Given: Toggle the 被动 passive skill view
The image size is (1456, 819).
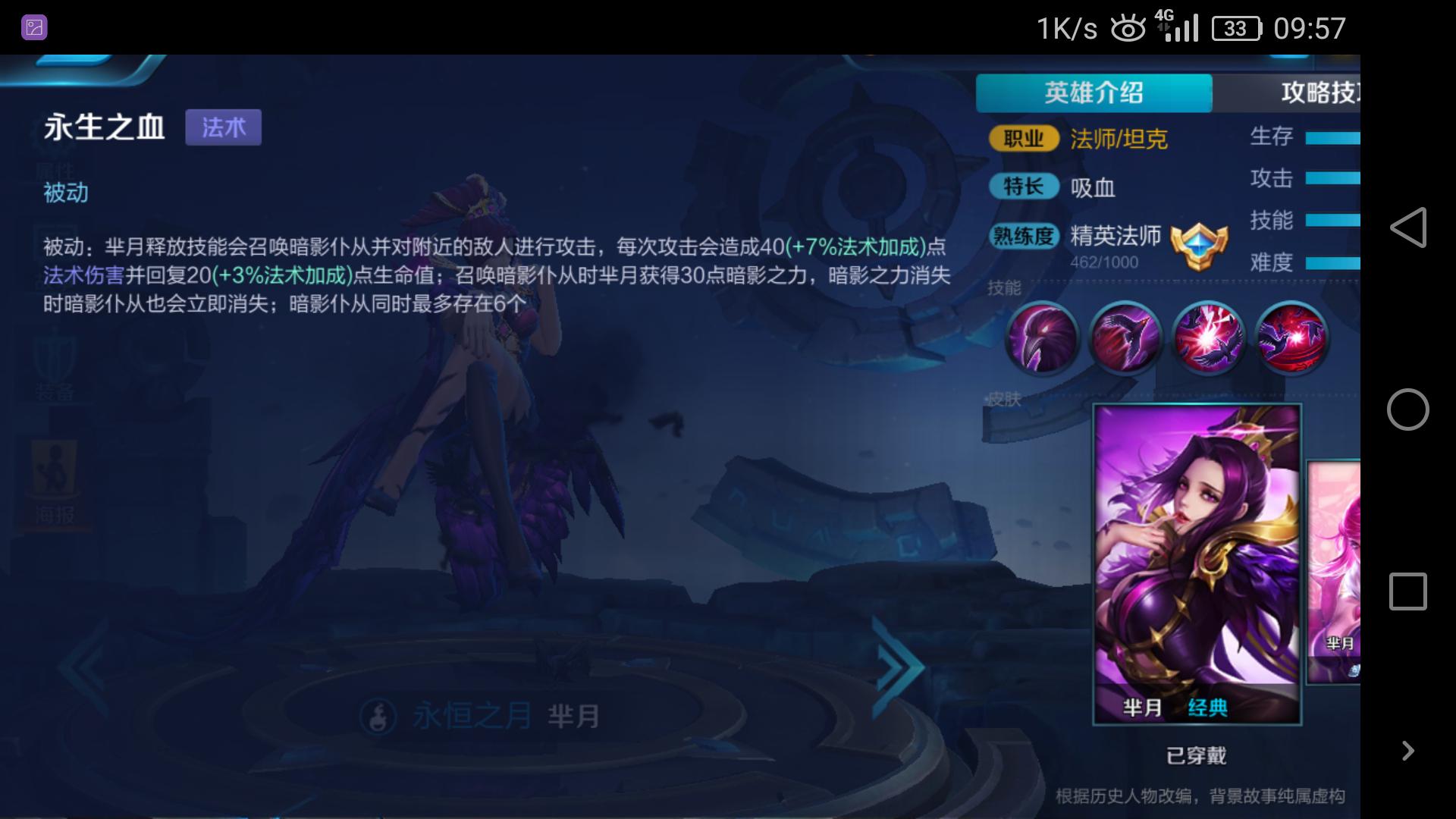Looking at the screenshot, I should pos(66,193).
